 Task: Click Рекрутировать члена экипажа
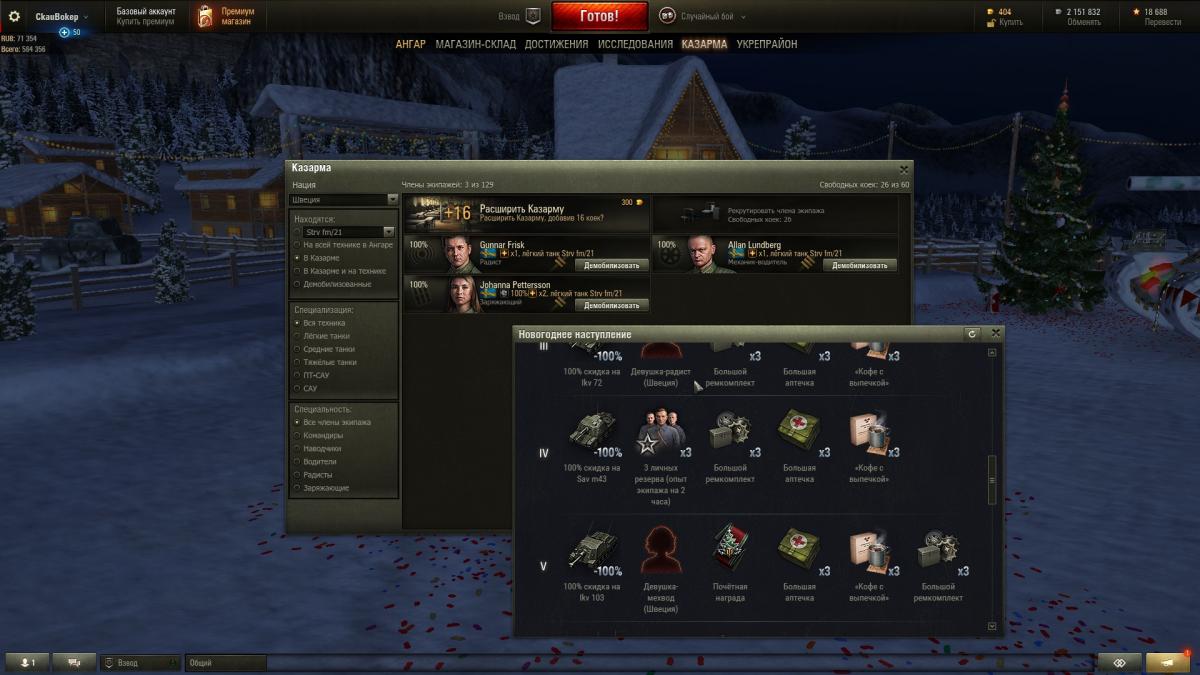point(776,213)
